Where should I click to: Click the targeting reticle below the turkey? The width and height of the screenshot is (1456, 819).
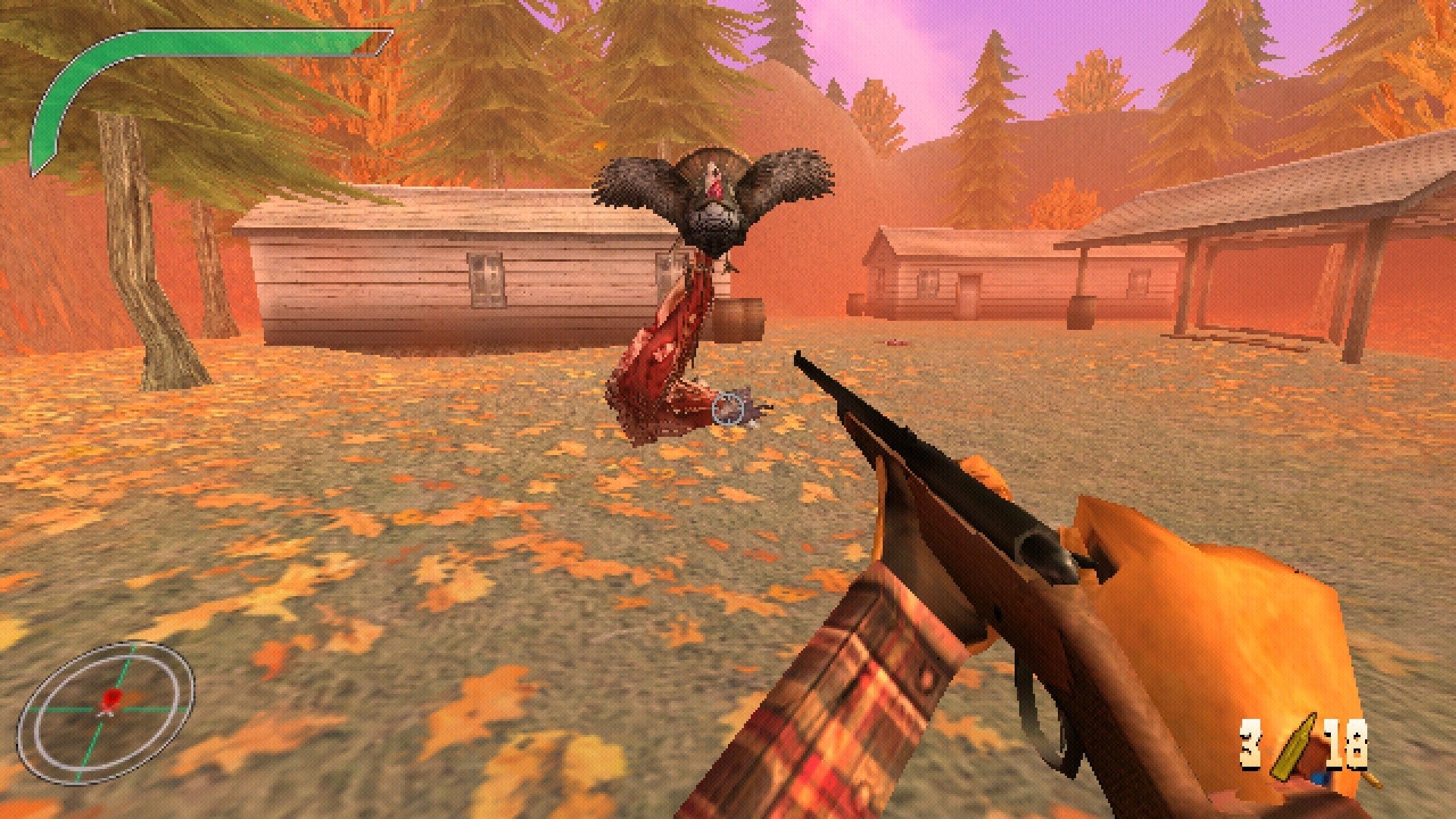[726, 409]
